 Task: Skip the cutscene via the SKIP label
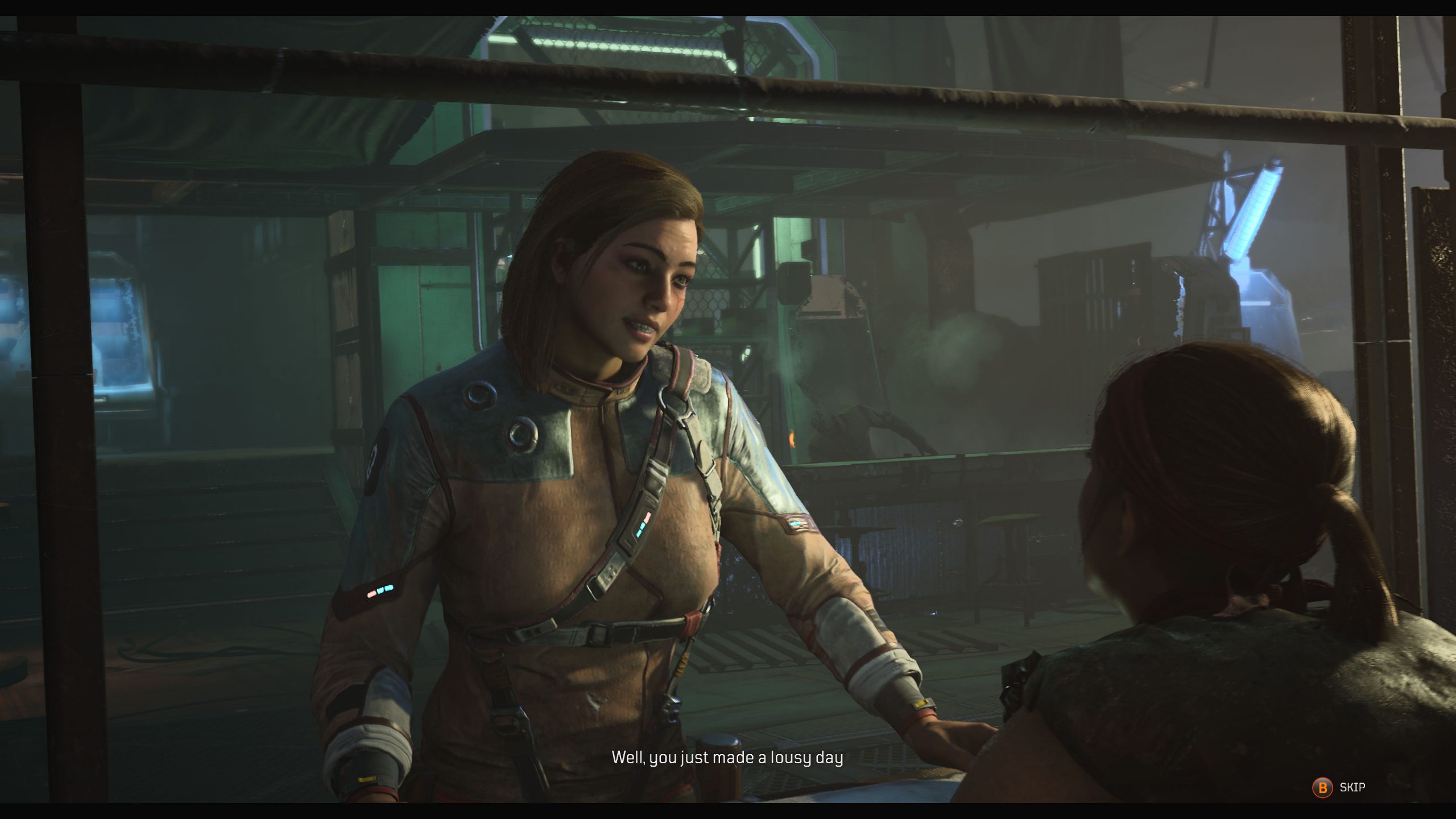[1351, 787]
